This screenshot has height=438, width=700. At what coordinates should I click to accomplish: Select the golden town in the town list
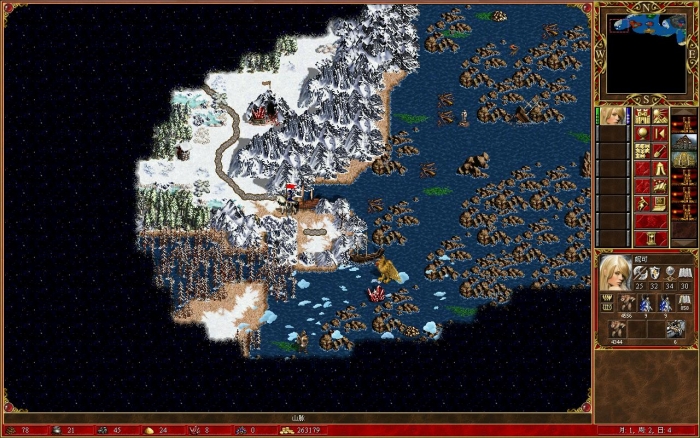tap(685, 155)
